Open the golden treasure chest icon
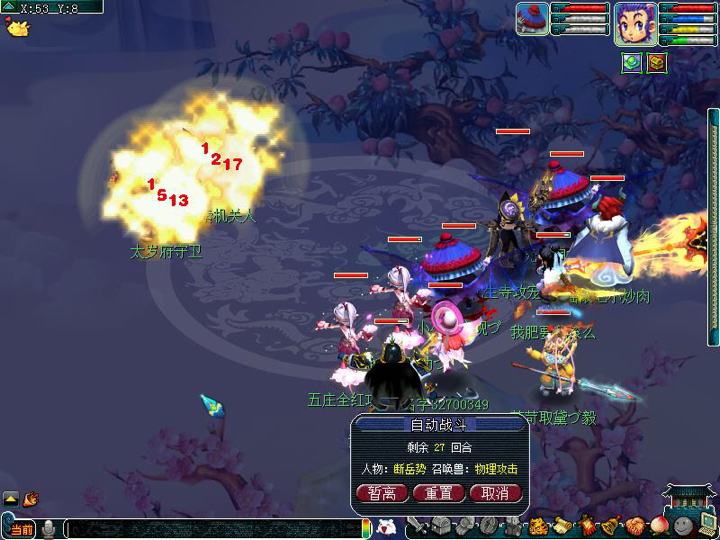 click(656, 63)
